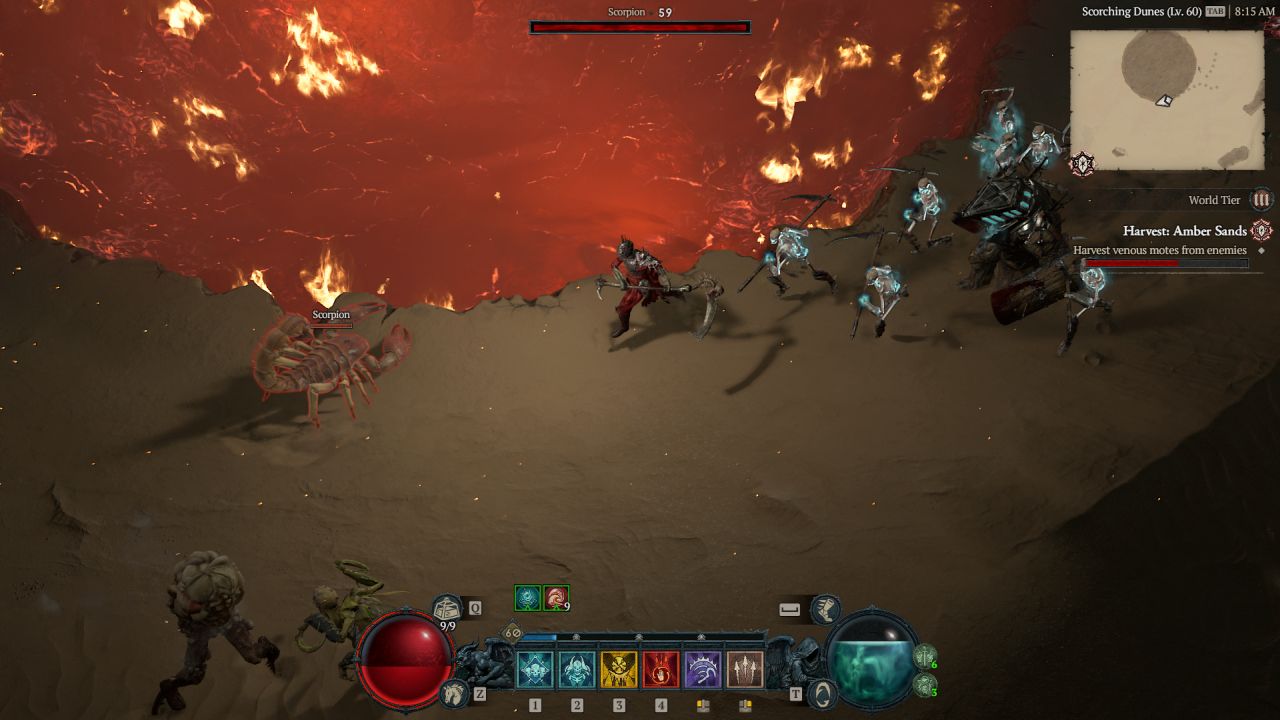This screenshot has height=720, width=1280.
Task: Cast the teal horned skeleton skill
Action: (577, 670)
